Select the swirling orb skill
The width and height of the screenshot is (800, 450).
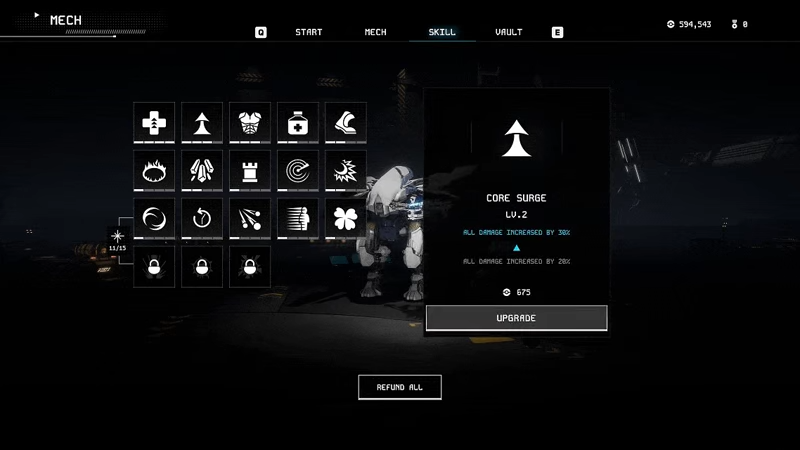(x=154, y=219)
